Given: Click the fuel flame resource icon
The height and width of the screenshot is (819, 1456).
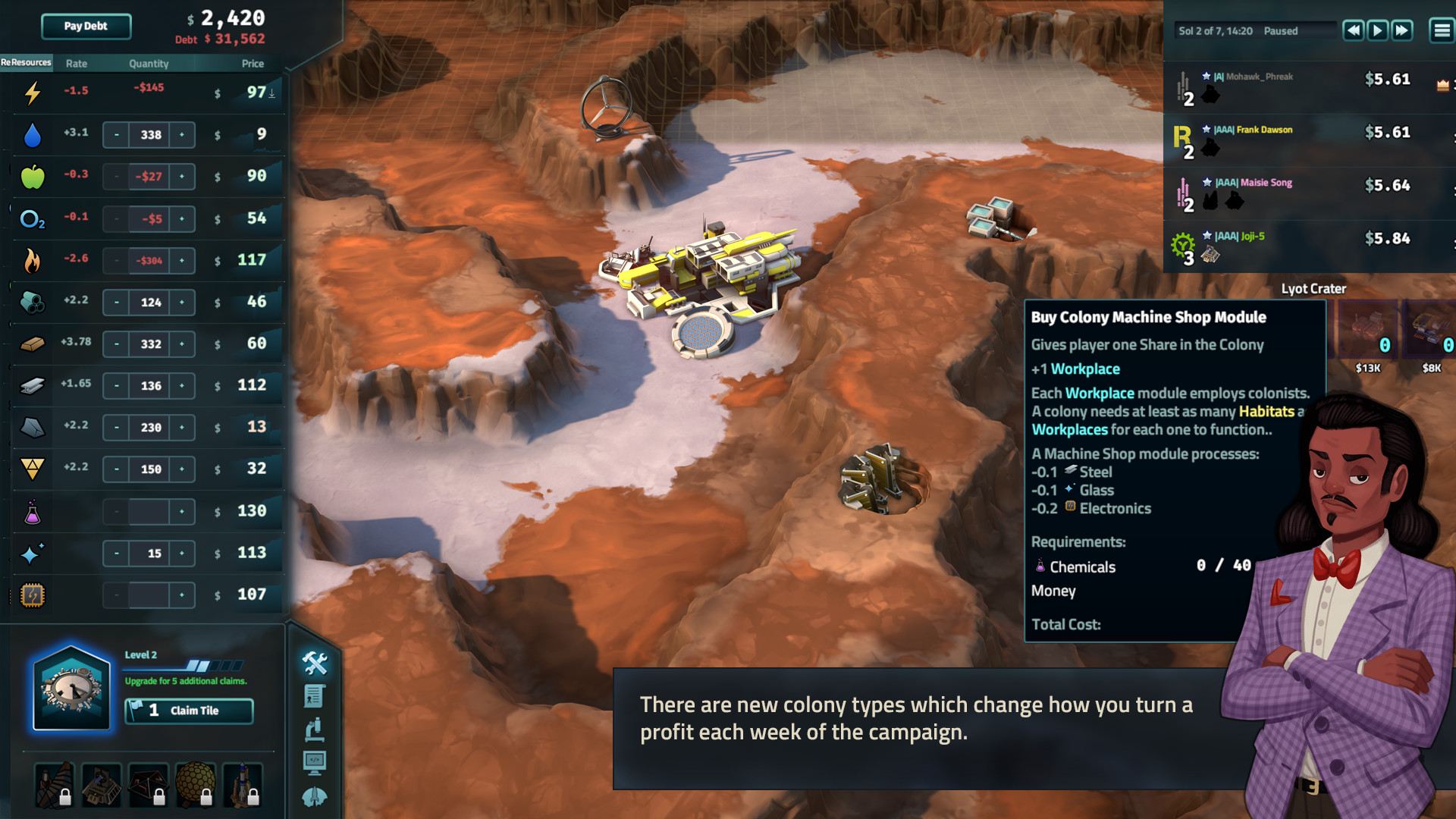Looking at the screenshot, I should (31, 259).
